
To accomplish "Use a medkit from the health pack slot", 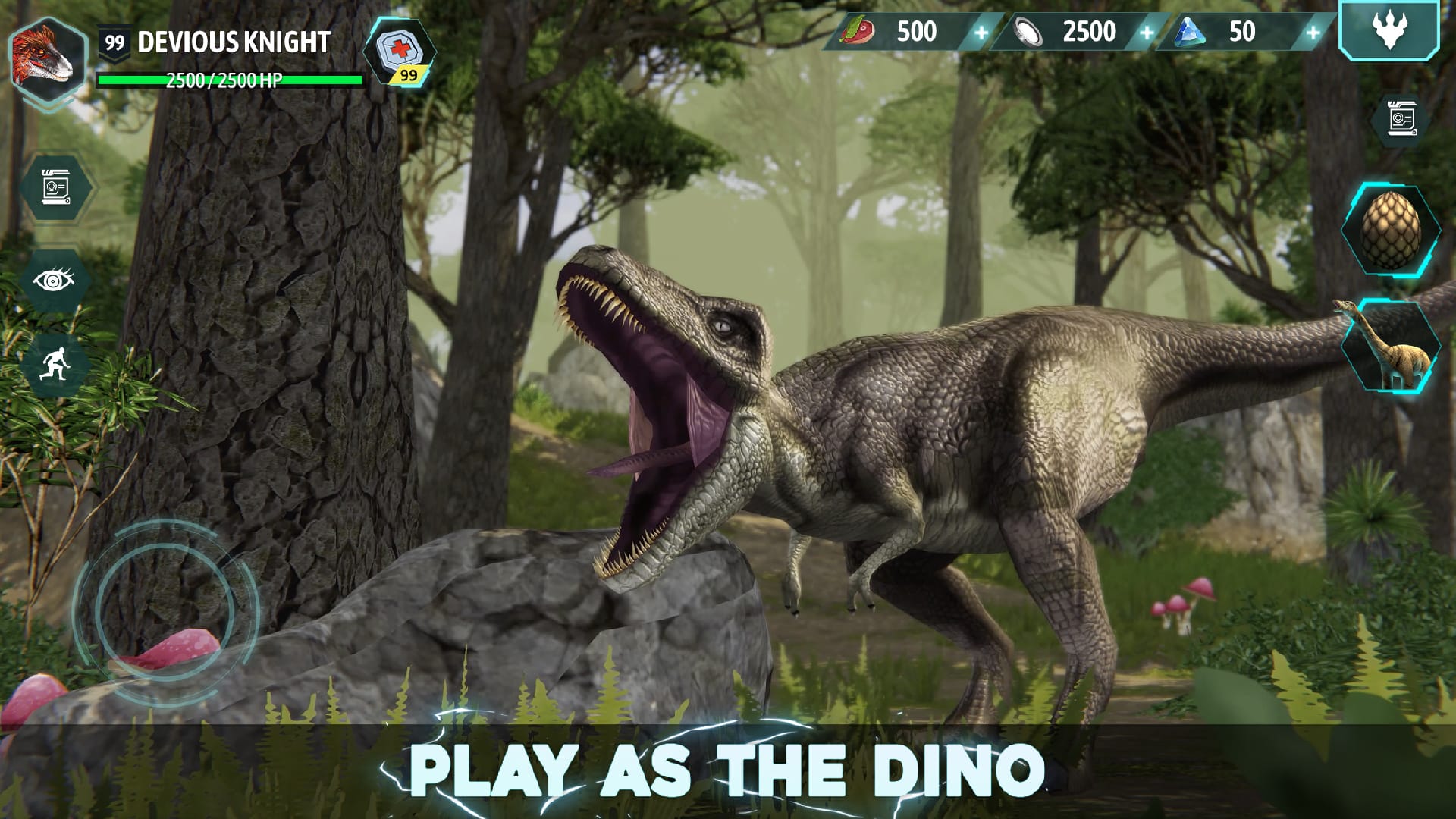I will pos(398,53).
